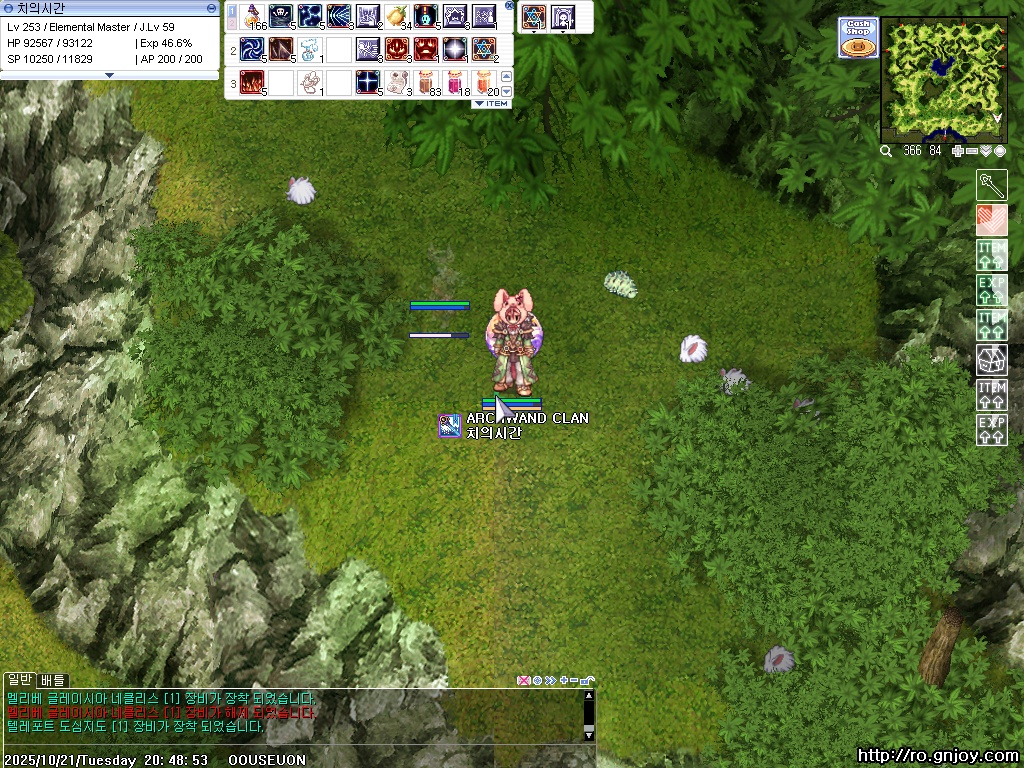Close the hotbar with X button

coord(509,6)
